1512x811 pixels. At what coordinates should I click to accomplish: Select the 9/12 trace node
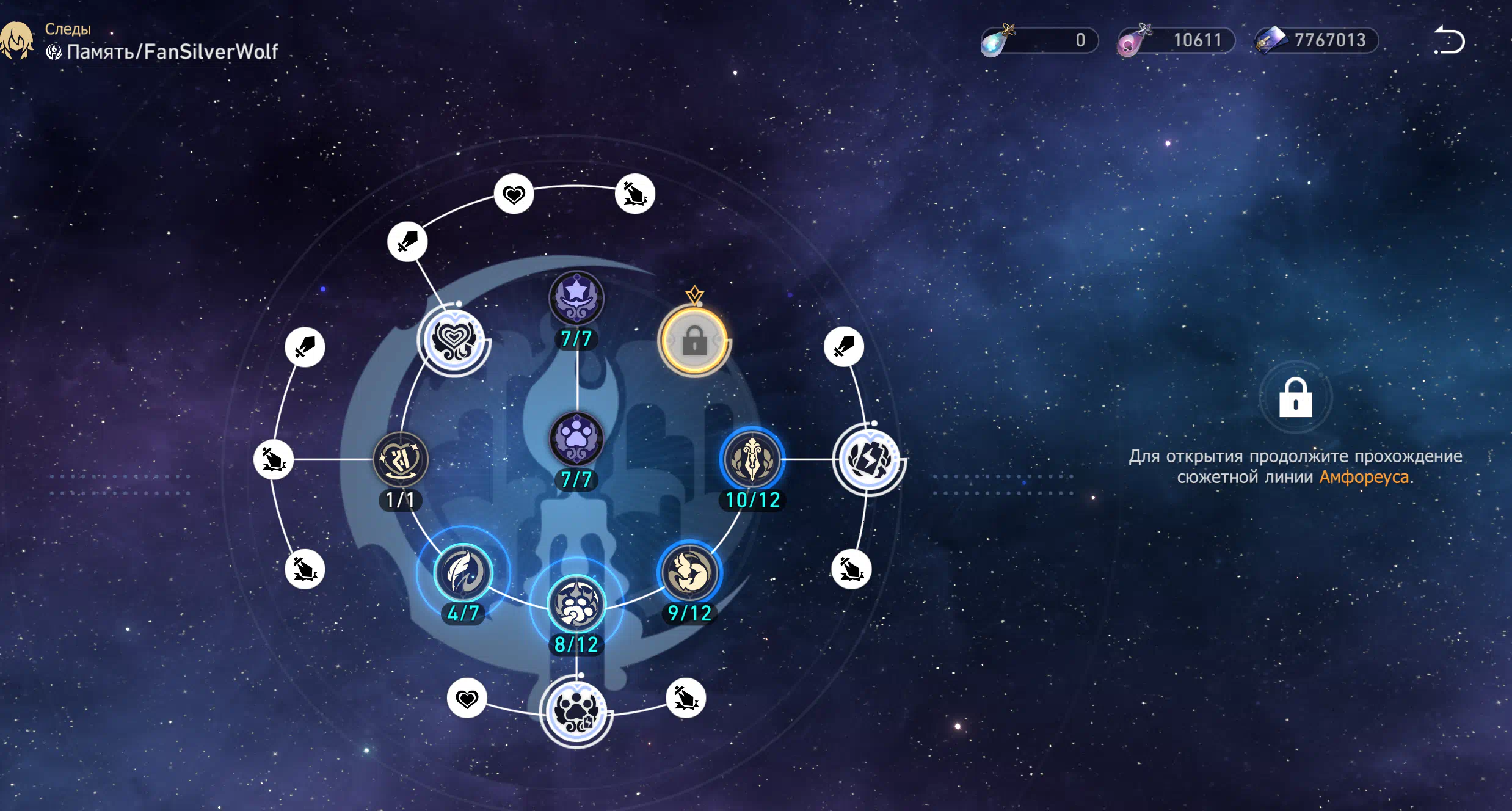[x=689, y=573]
